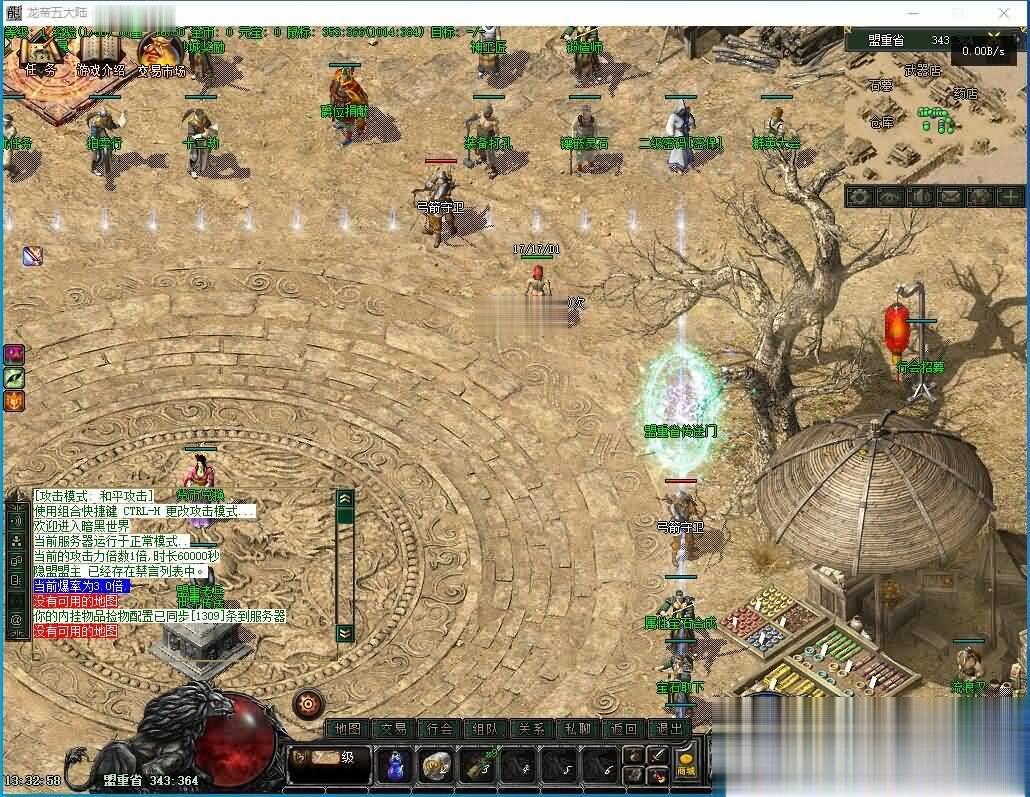Open the 关系 relations button
The width and height of the screenshot is (1030, 797).
tap(532, 729)
